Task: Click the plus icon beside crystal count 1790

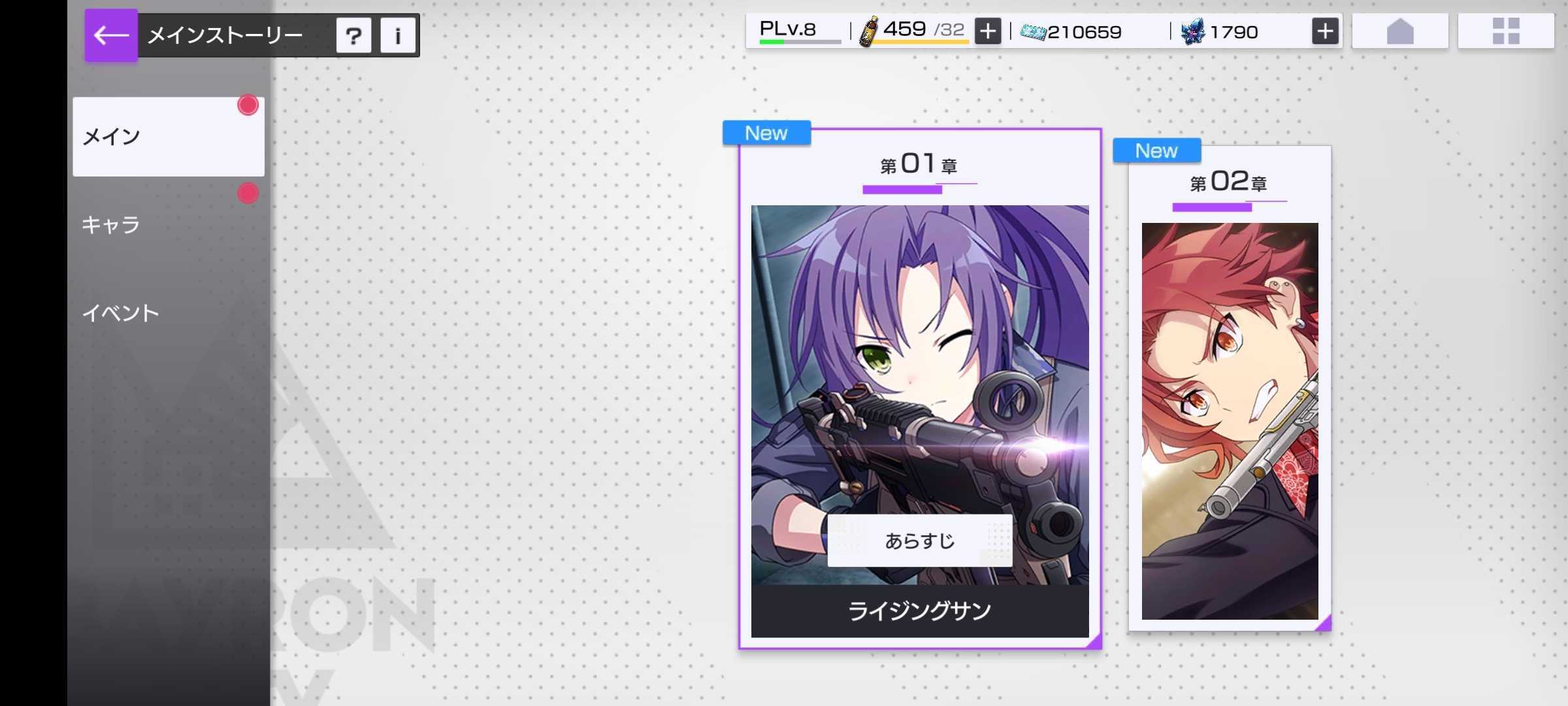Action: (1326, 30)
